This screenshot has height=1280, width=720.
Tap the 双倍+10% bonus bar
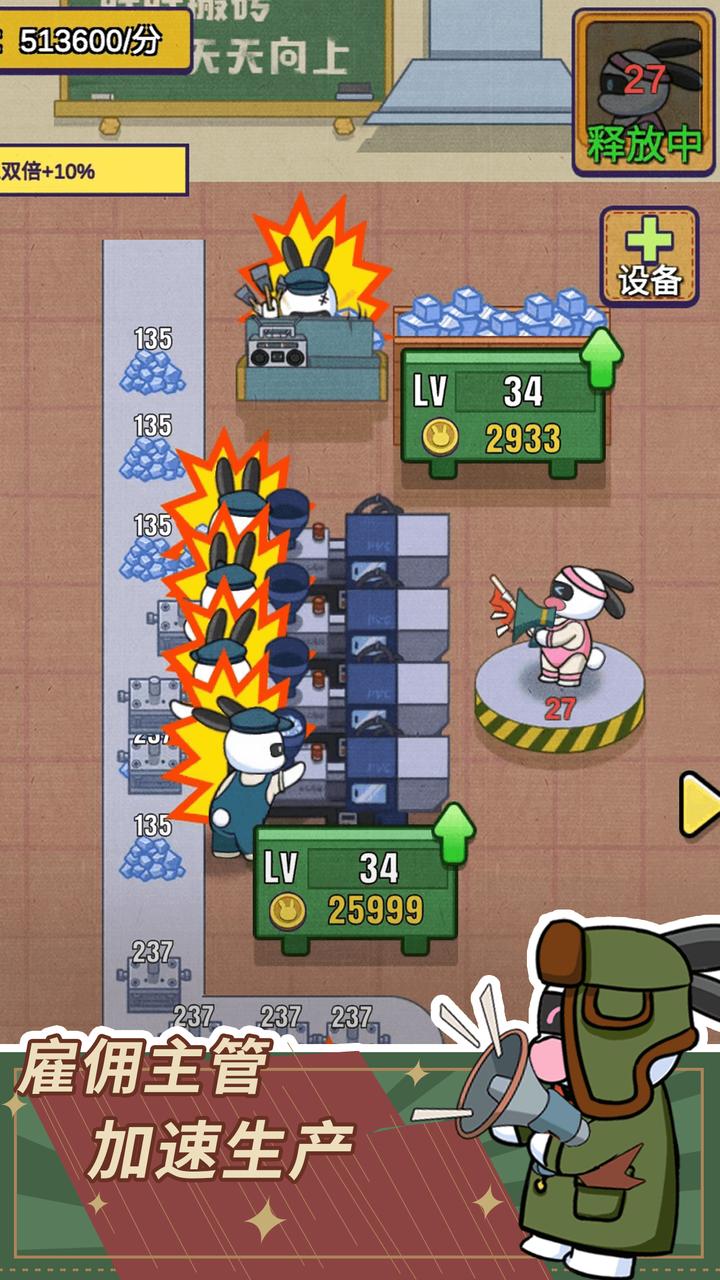[x=93, y=171]
